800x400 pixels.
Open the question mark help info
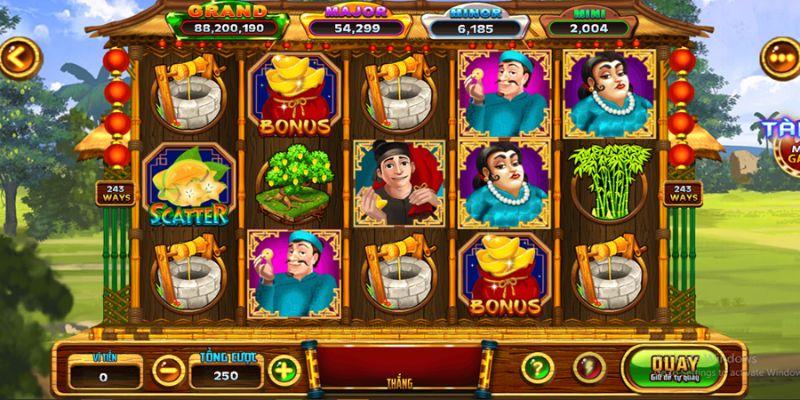click(538, 367)
